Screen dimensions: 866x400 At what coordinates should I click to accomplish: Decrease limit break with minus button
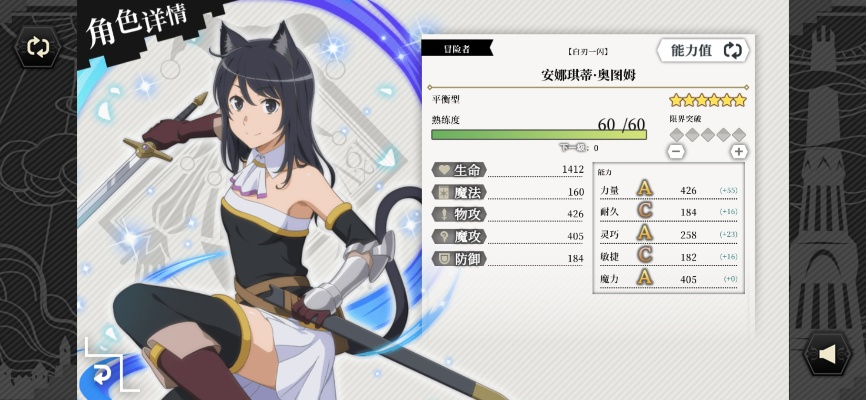coord(676,151)
